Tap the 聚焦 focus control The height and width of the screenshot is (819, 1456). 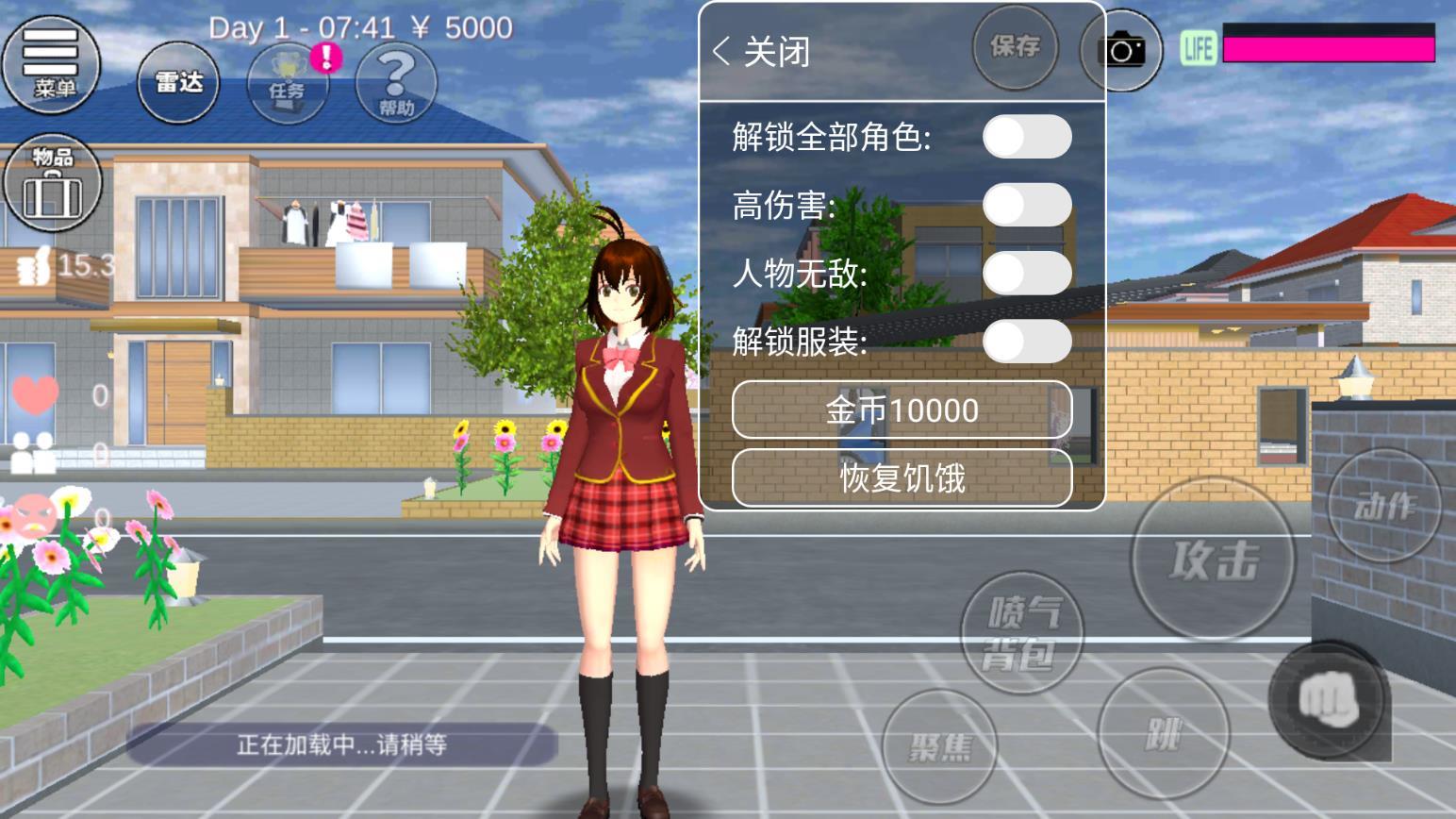pyautogui.click(x=938, y=745)
